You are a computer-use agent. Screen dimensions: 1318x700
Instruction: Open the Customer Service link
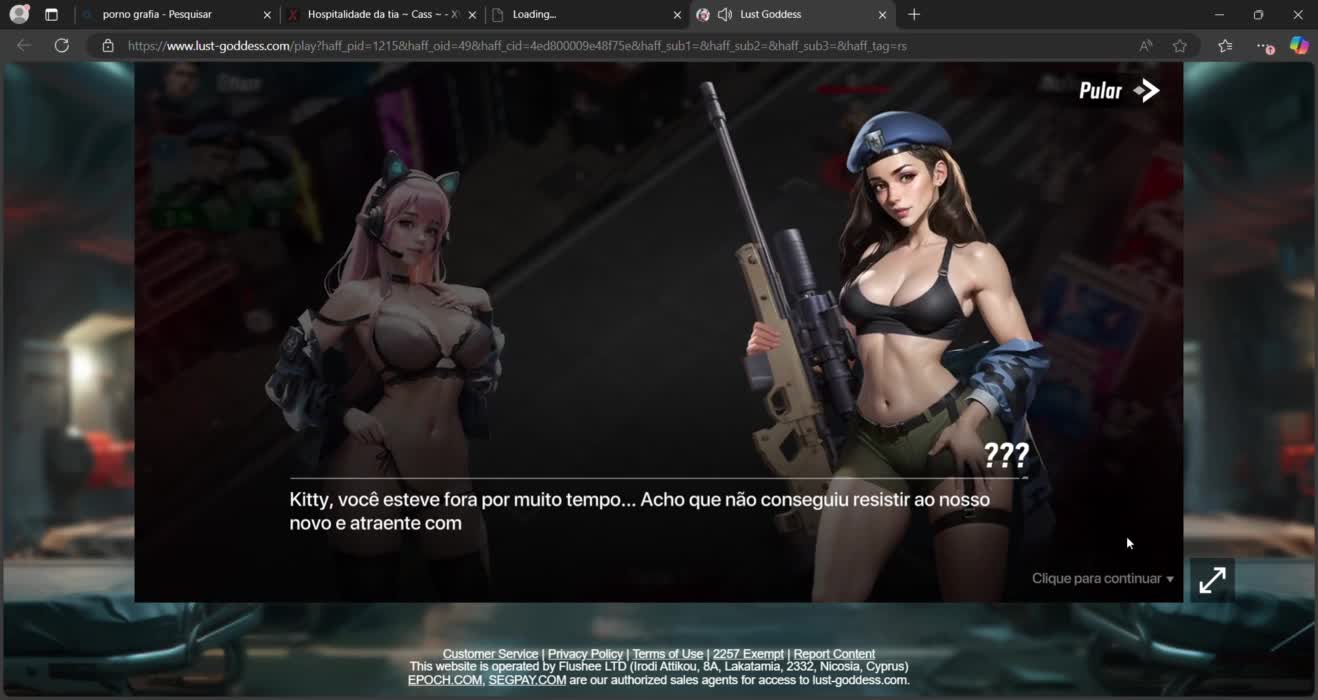[490, 654]
